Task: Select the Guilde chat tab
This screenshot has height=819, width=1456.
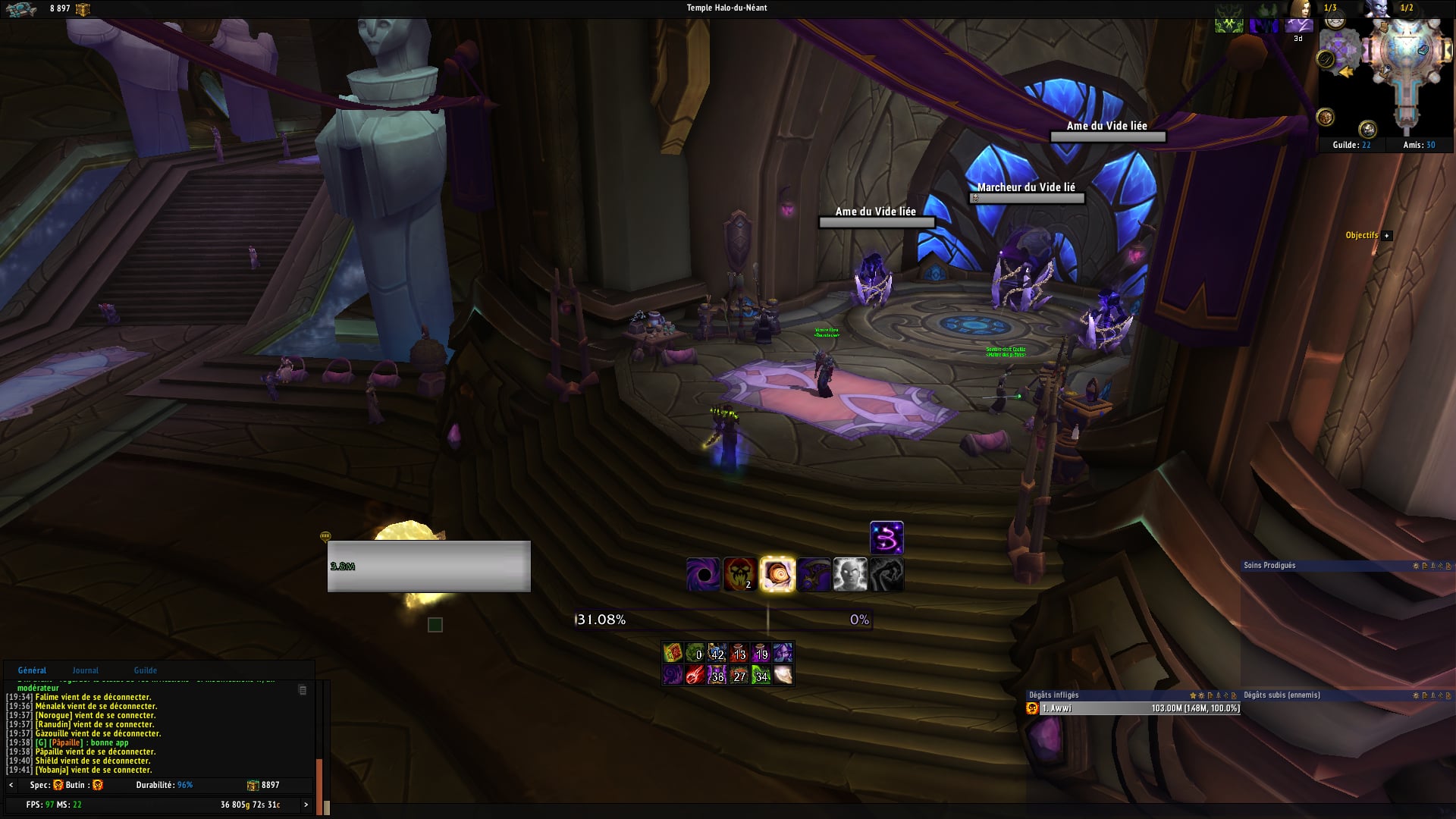Action: 146,670
